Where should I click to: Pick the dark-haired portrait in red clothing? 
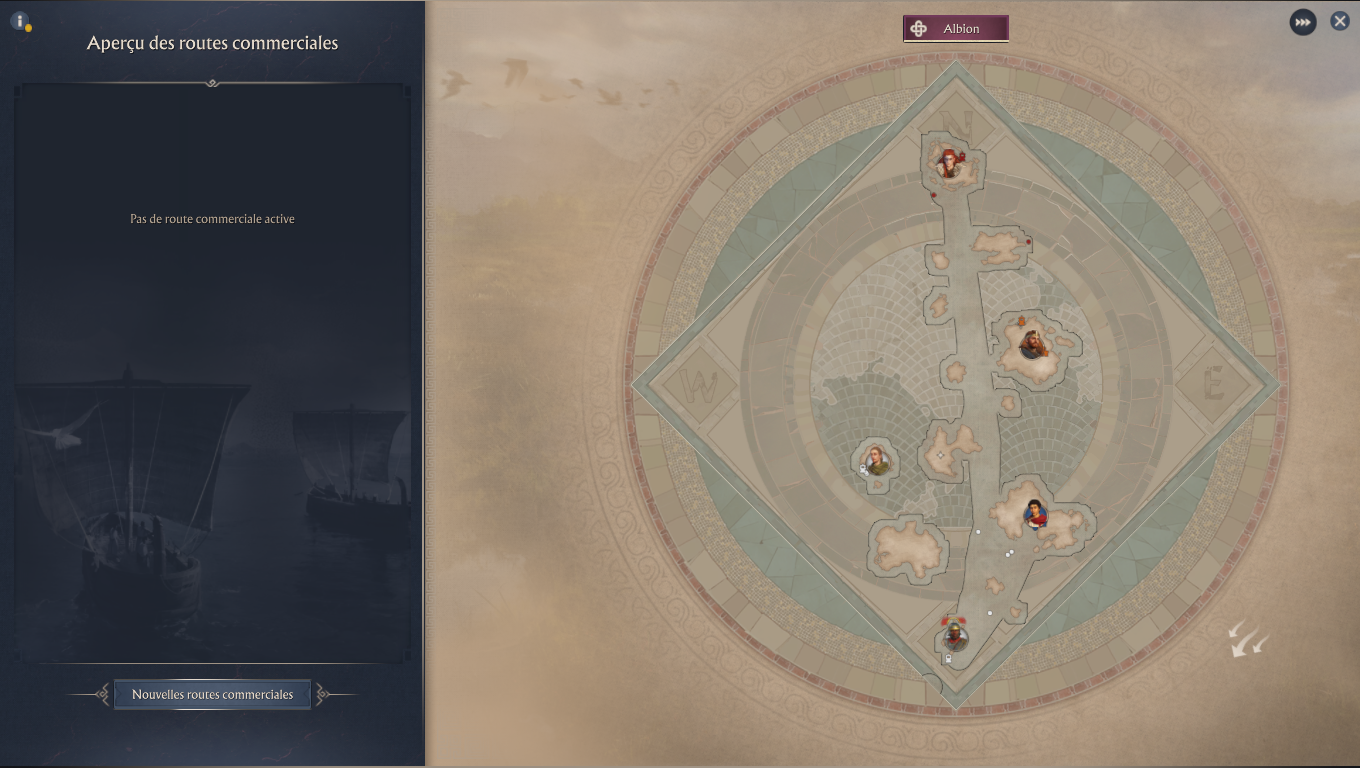pyautogui.click(x=1034, y=514)
